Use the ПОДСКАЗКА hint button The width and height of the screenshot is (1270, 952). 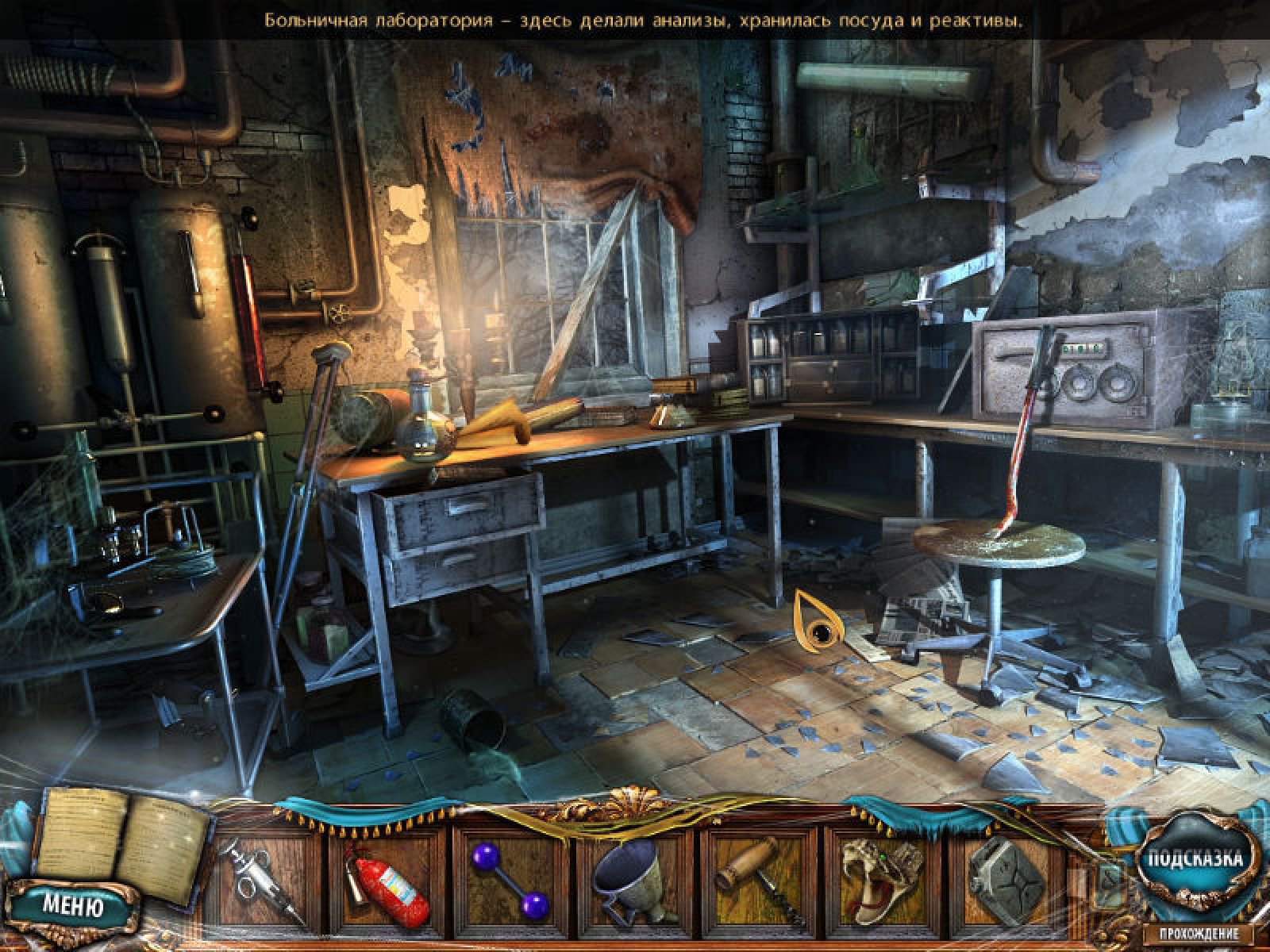point(1191,859)
